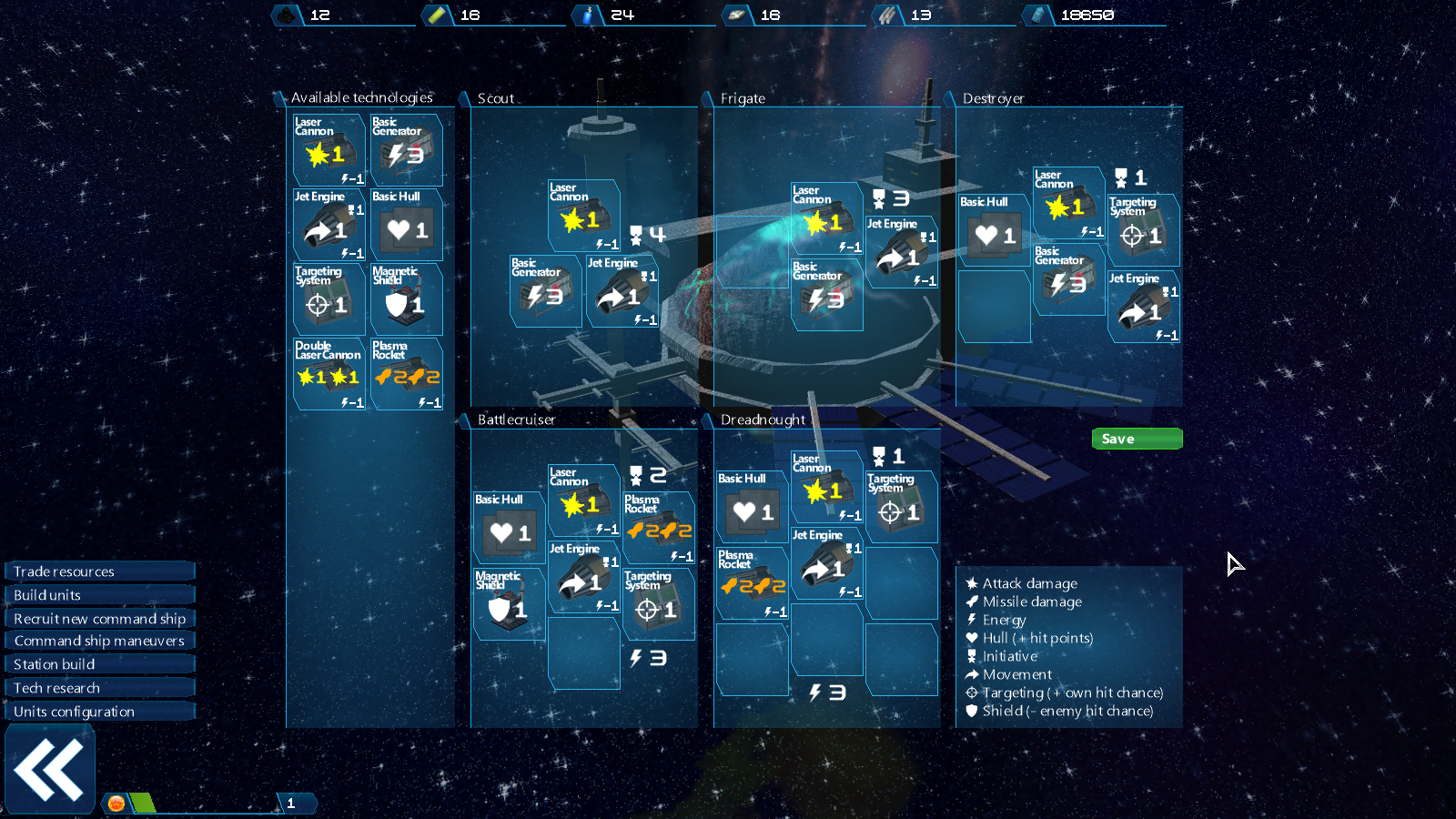Select the Battlecruiser's Plasma Rocket module

click(x=659, y=527)
